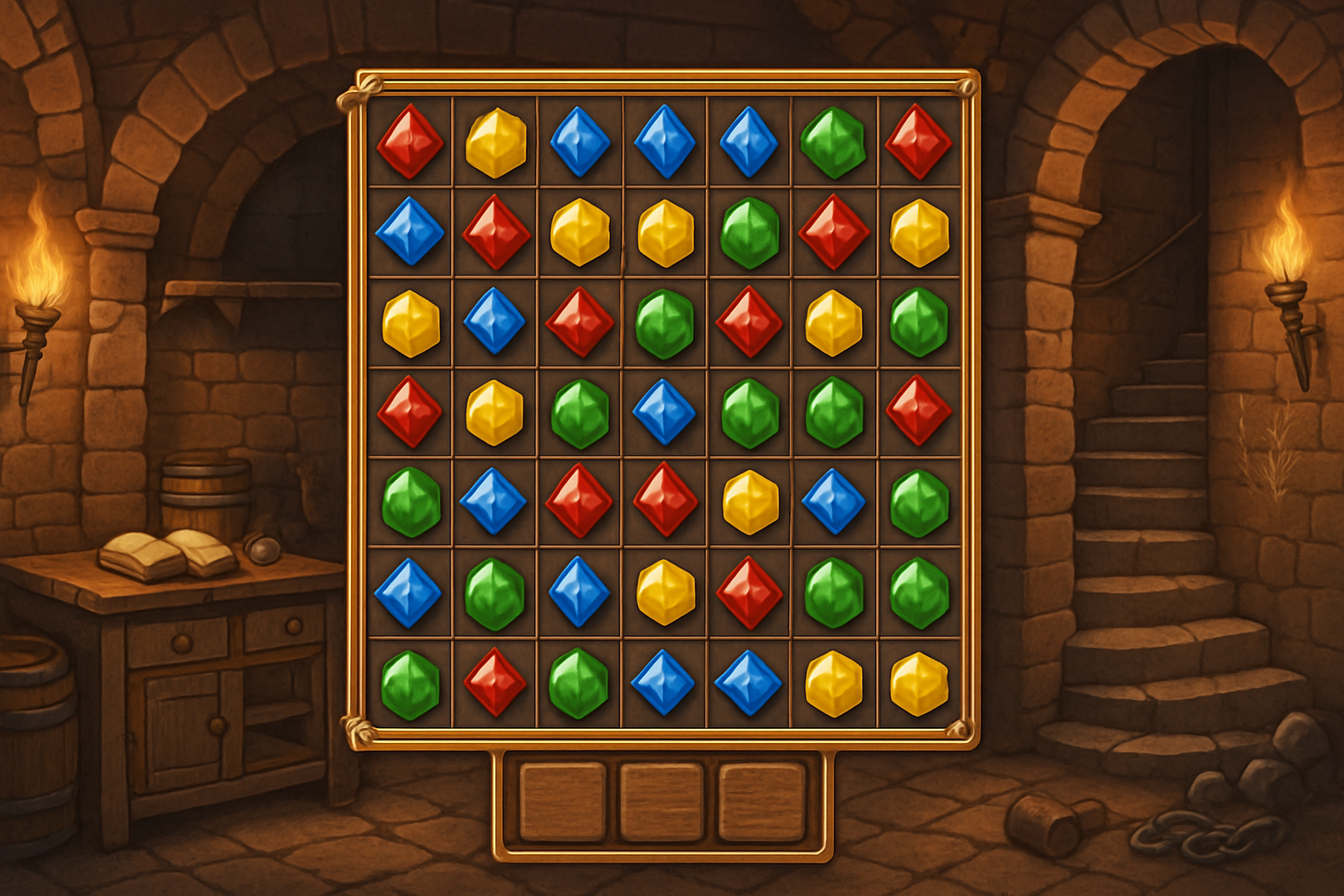
Task: Click the blue gem at the center of the grid
Action: coord(665,411)
